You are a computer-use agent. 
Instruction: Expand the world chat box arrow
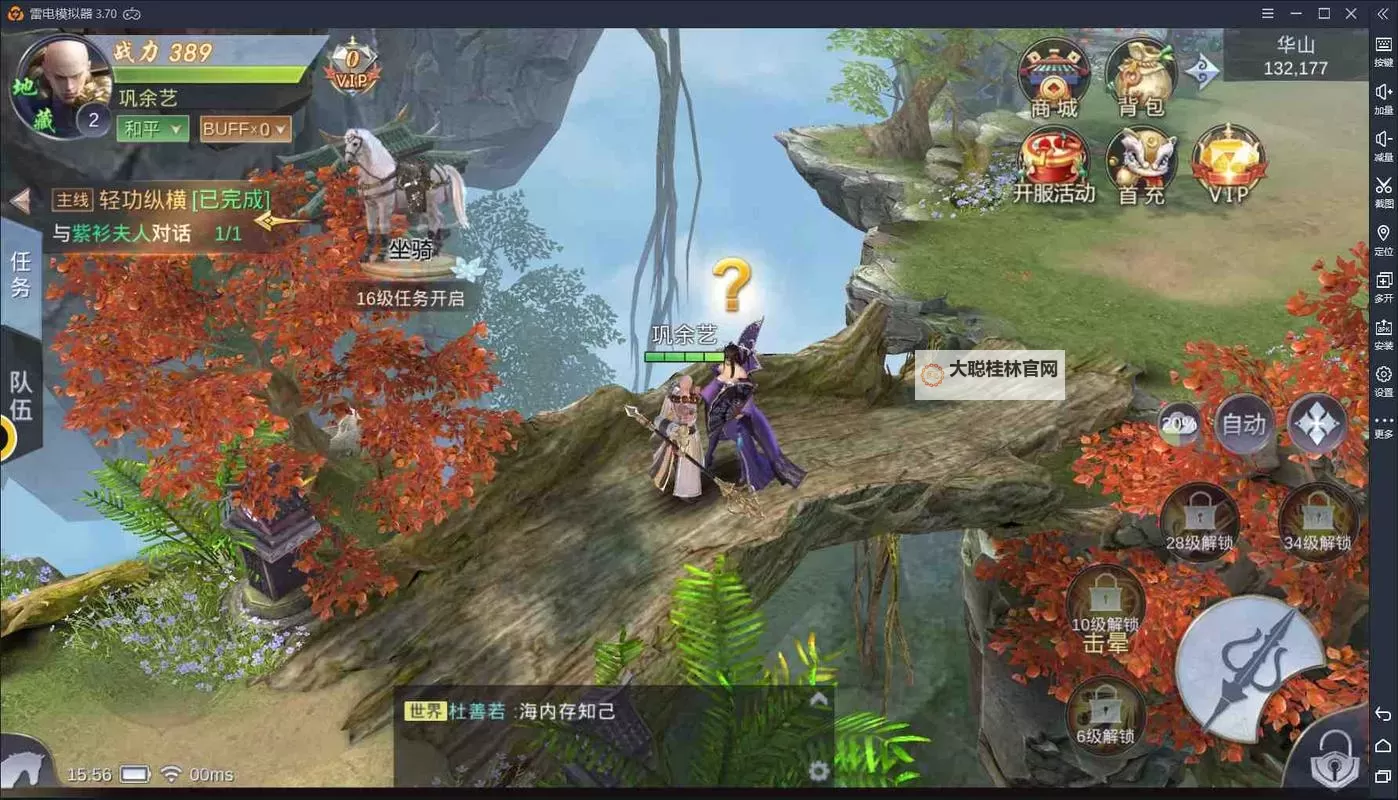click(819, 700)
